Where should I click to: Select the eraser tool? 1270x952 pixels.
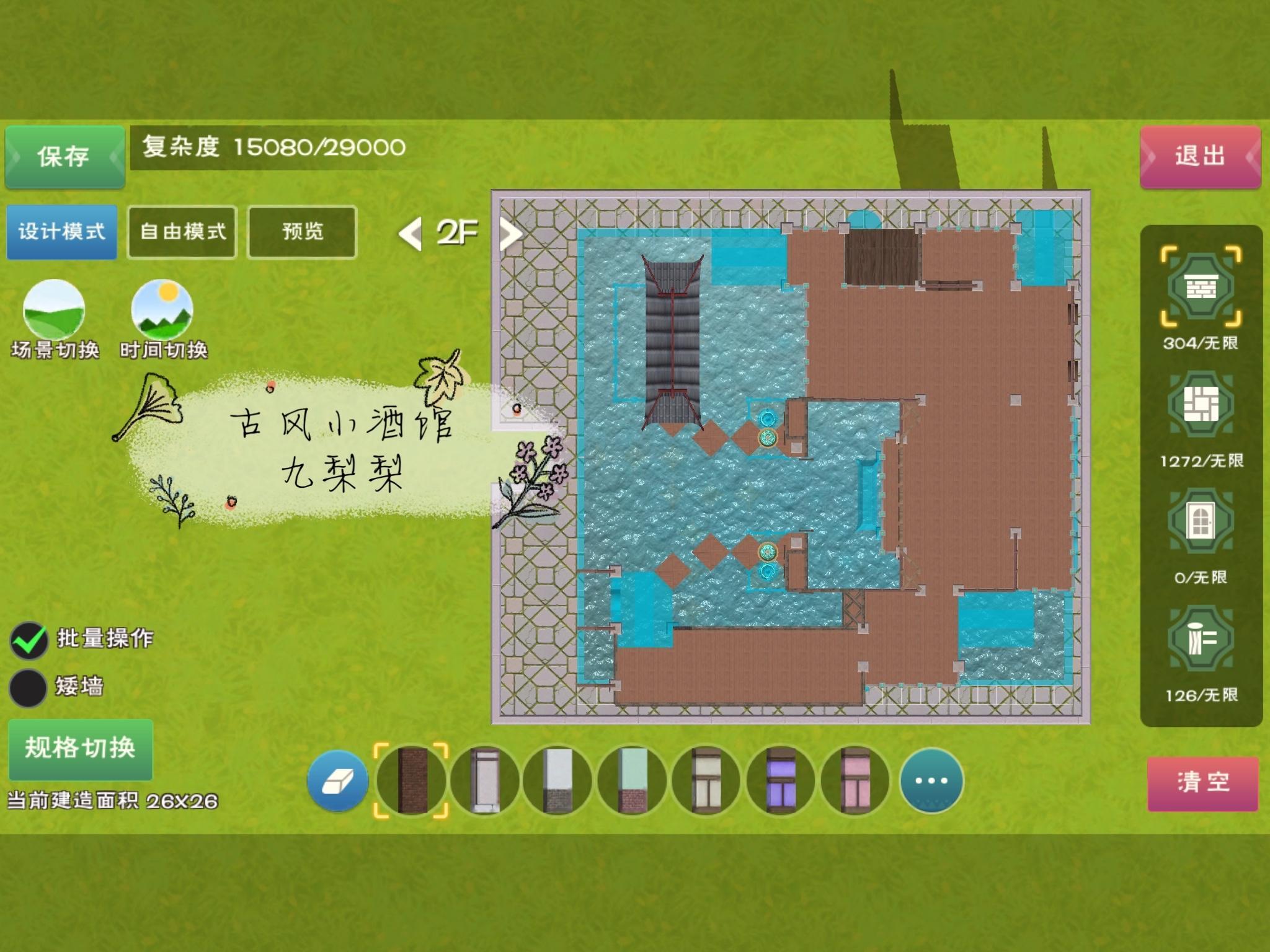[338, 781]
